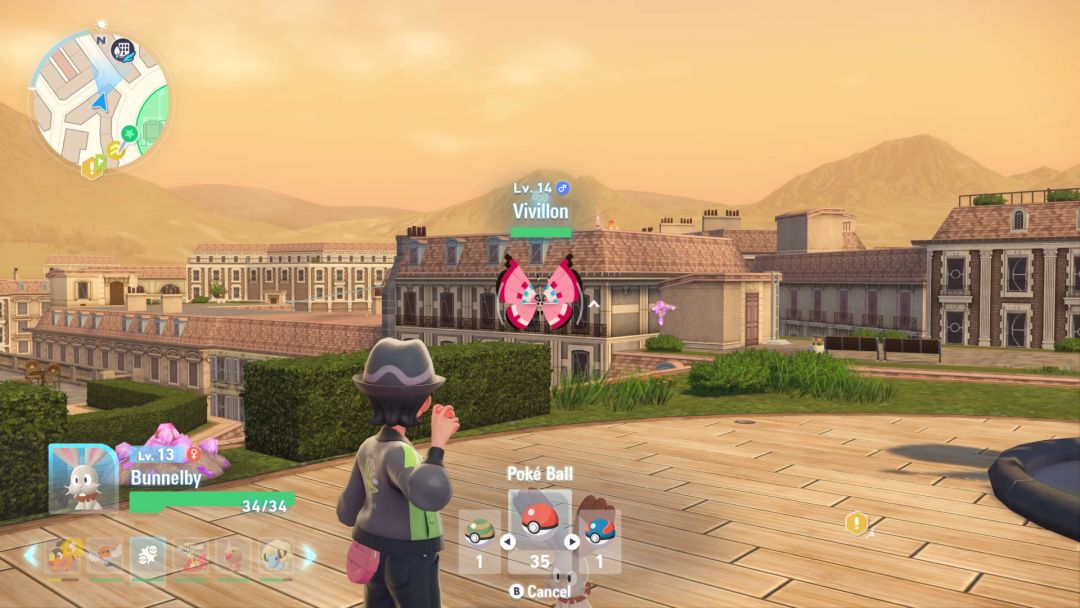
Task: Cycle the party bar right with its arrow
Action: coord(309,556)
